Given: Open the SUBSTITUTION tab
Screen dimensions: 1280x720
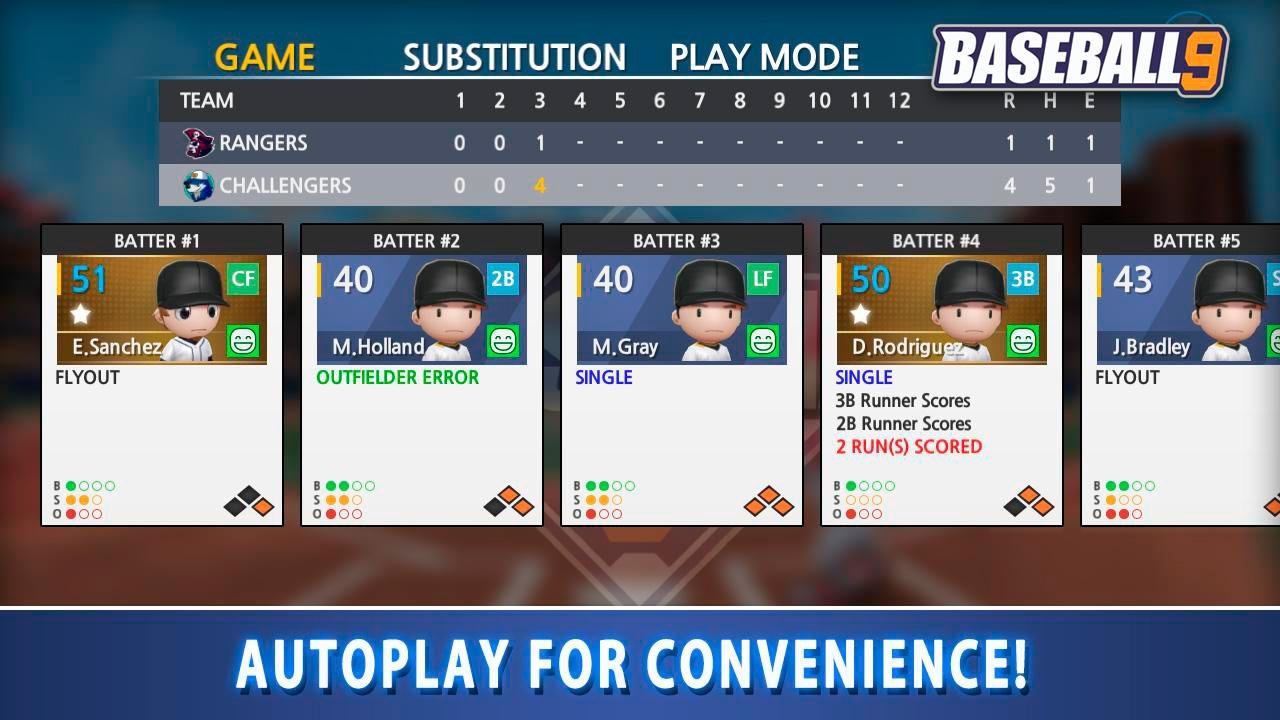Looking at the screenshot, I should click(514, 57).
